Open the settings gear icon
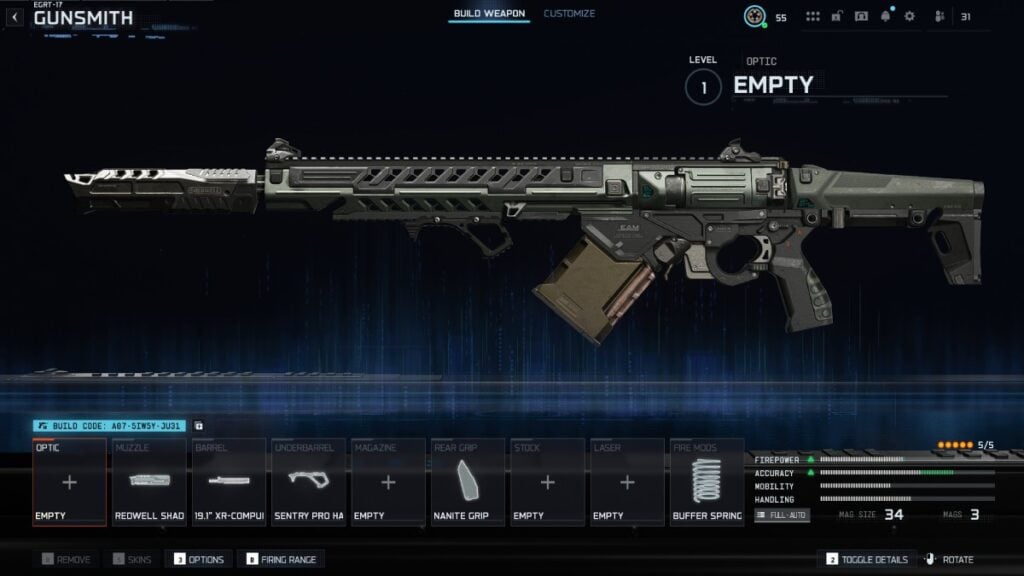This screenshot has width=1024, height=576. point(909,16)
